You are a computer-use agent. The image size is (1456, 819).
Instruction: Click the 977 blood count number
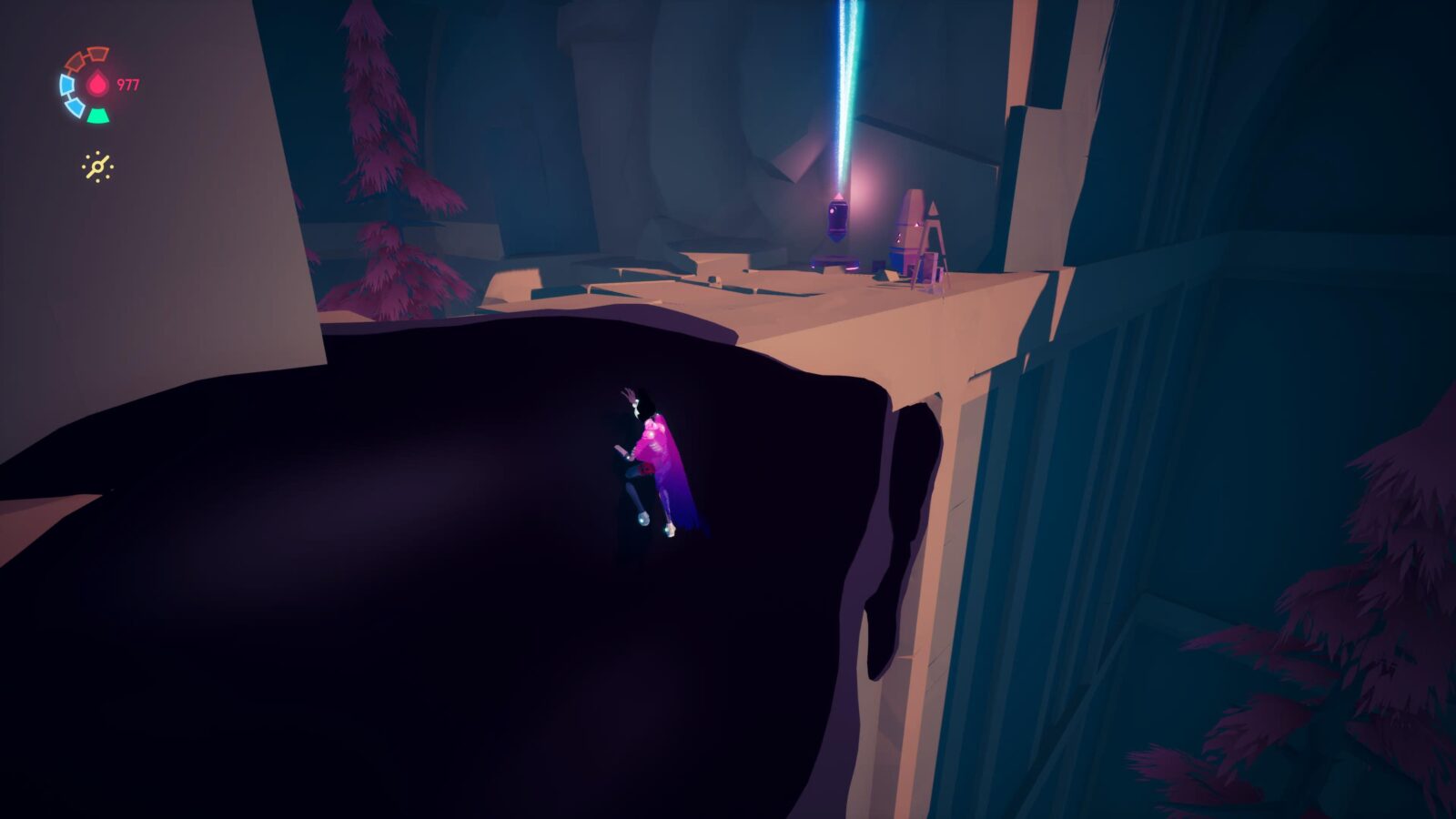[x=127, y=83]
